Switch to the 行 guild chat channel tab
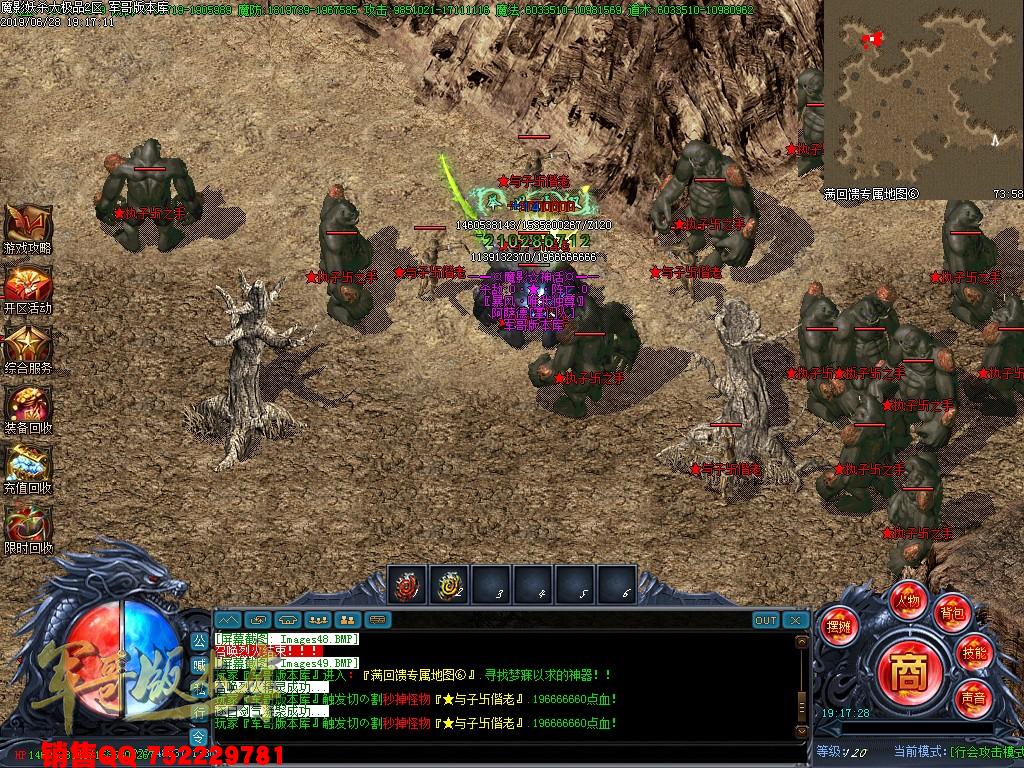The height and width of the screenshot is (768, 1024). point(198,711)
